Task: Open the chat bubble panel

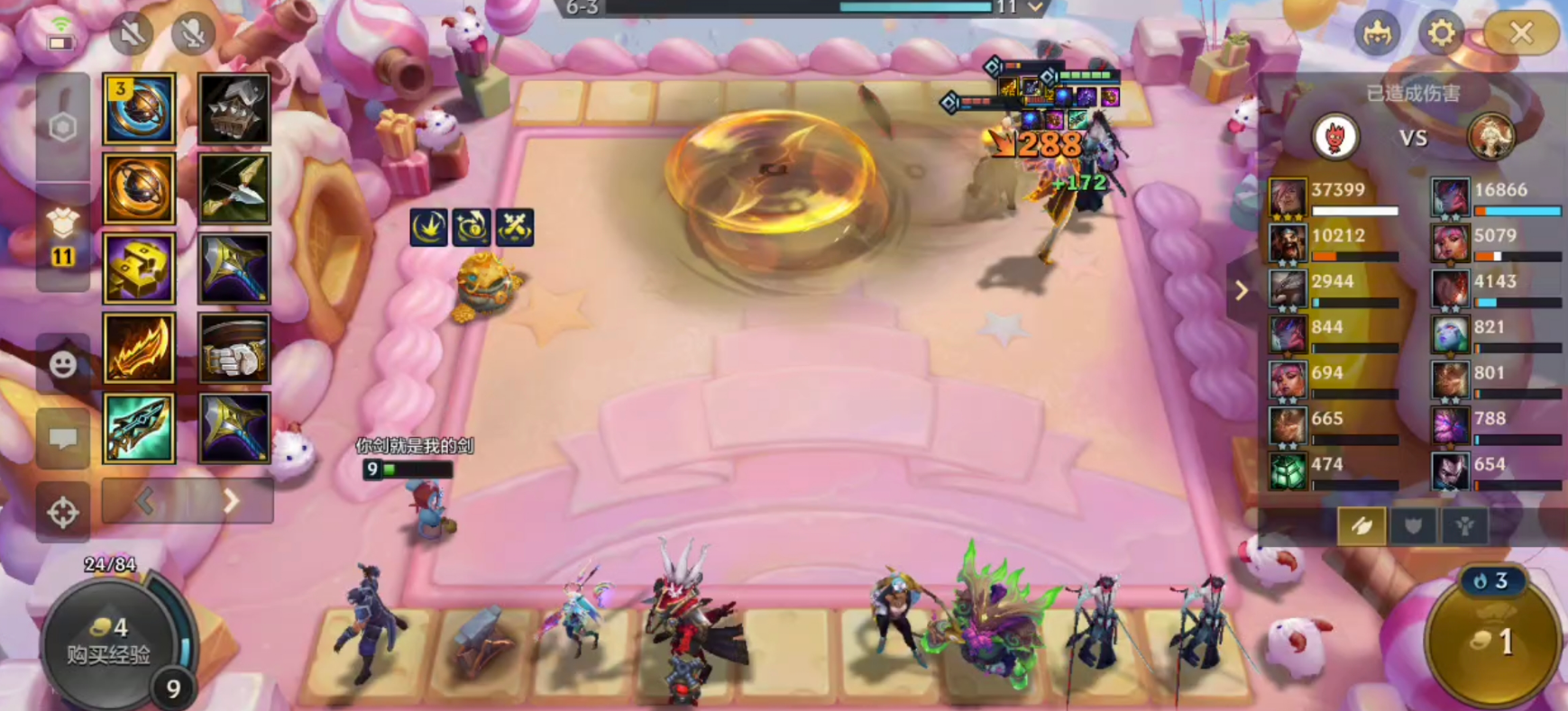Action: (x=62, y=439)
